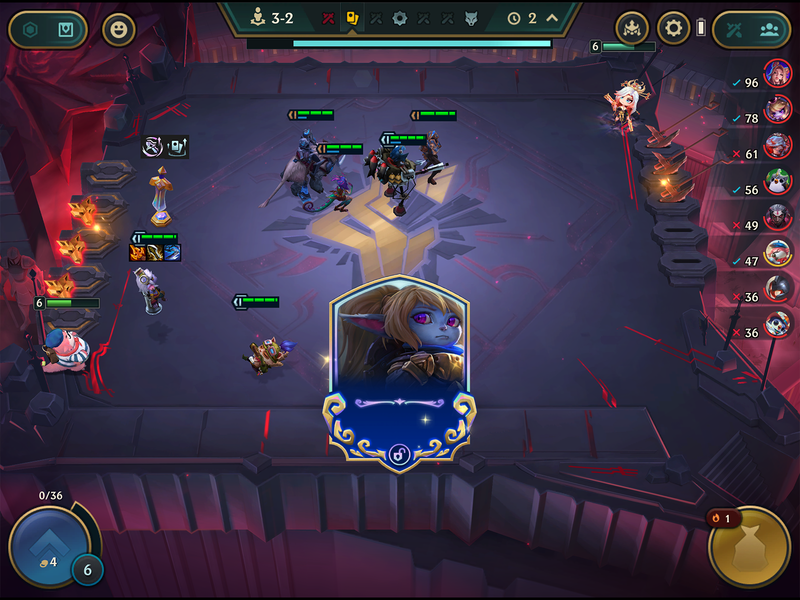Select the Poppy champion card
This screenshot has width=800, height=600.
[398, 370]
